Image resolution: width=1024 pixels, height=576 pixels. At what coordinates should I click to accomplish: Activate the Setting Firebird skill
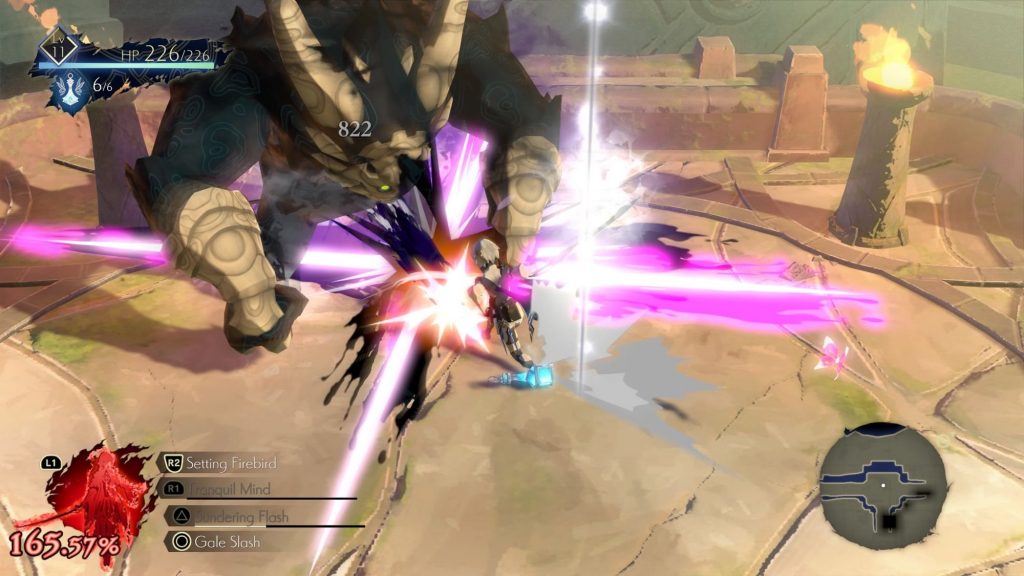[229, 463]
